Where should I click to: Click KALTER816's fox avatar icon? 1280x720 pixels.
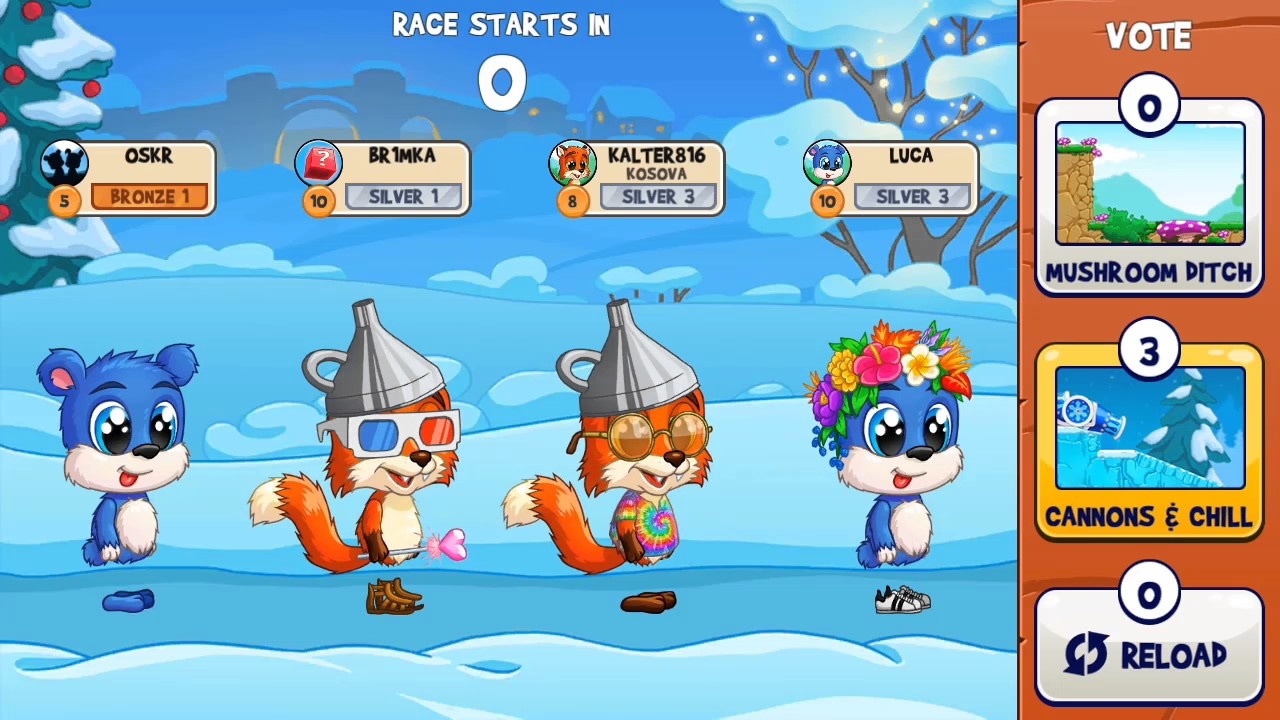coord(572,163)
